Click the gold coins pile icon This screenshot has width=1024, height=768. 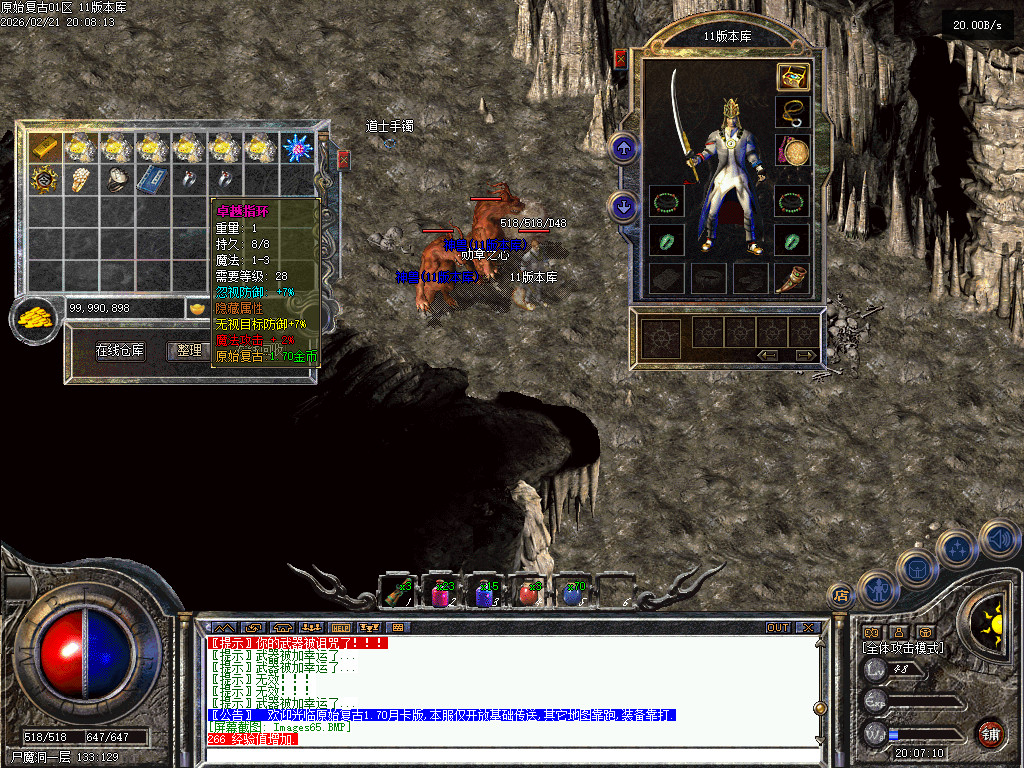[33, 318]
